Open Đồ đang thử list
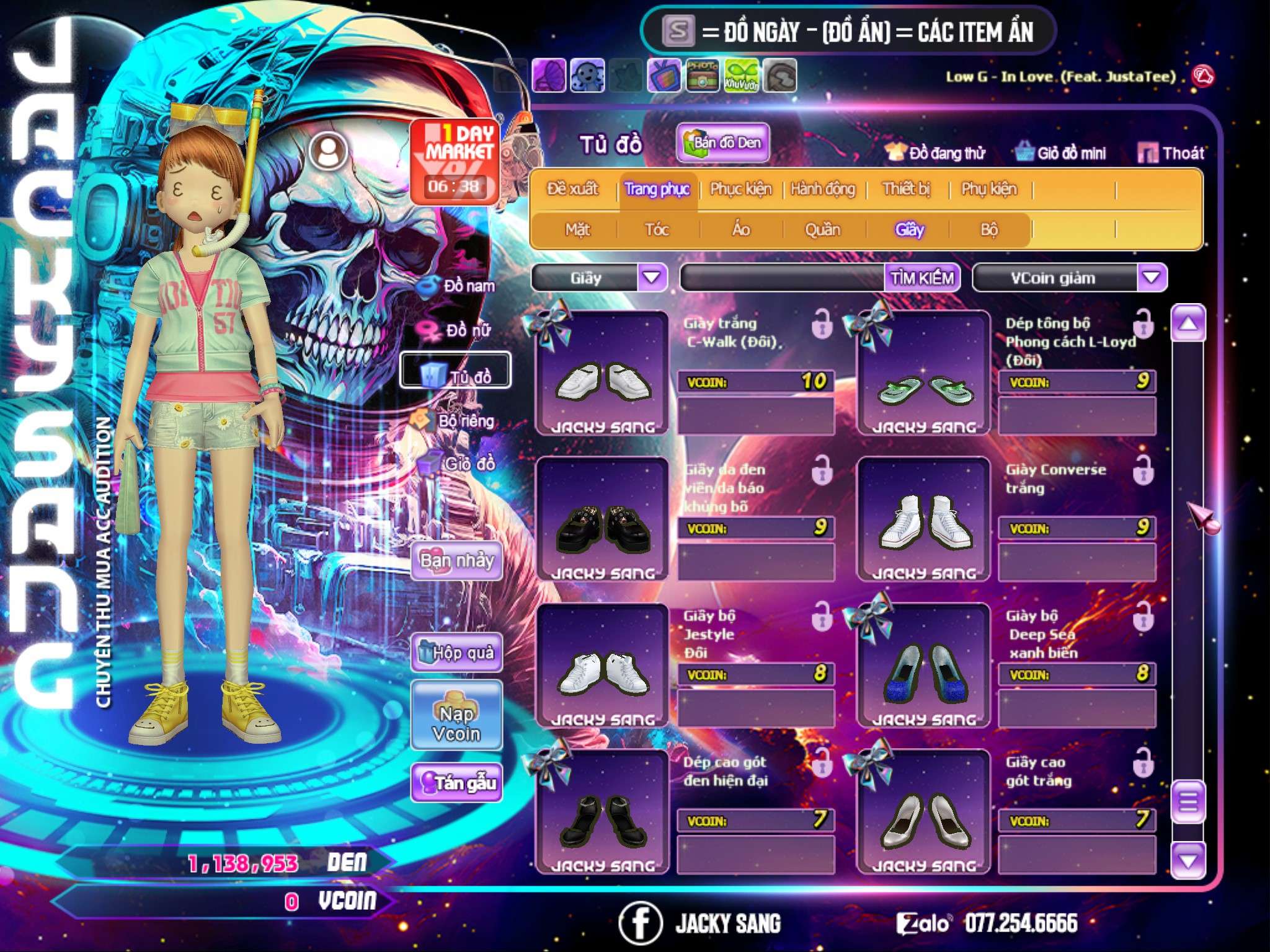 click(x=936, y=152)
